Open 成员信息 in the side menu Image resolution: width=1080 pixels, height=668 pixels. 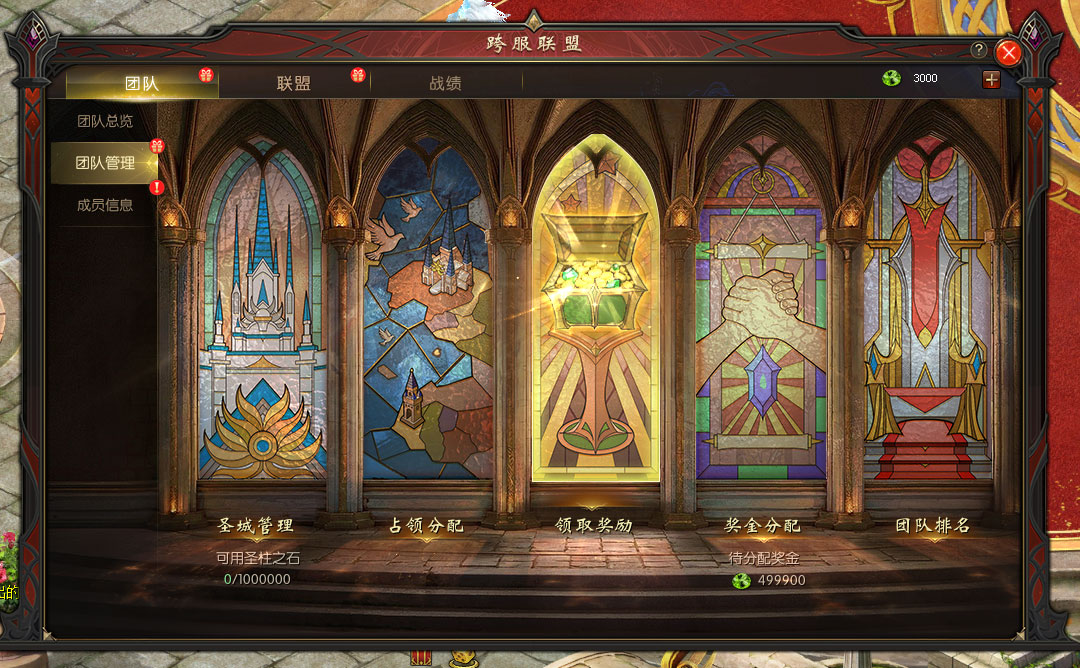tap(105, 205)
